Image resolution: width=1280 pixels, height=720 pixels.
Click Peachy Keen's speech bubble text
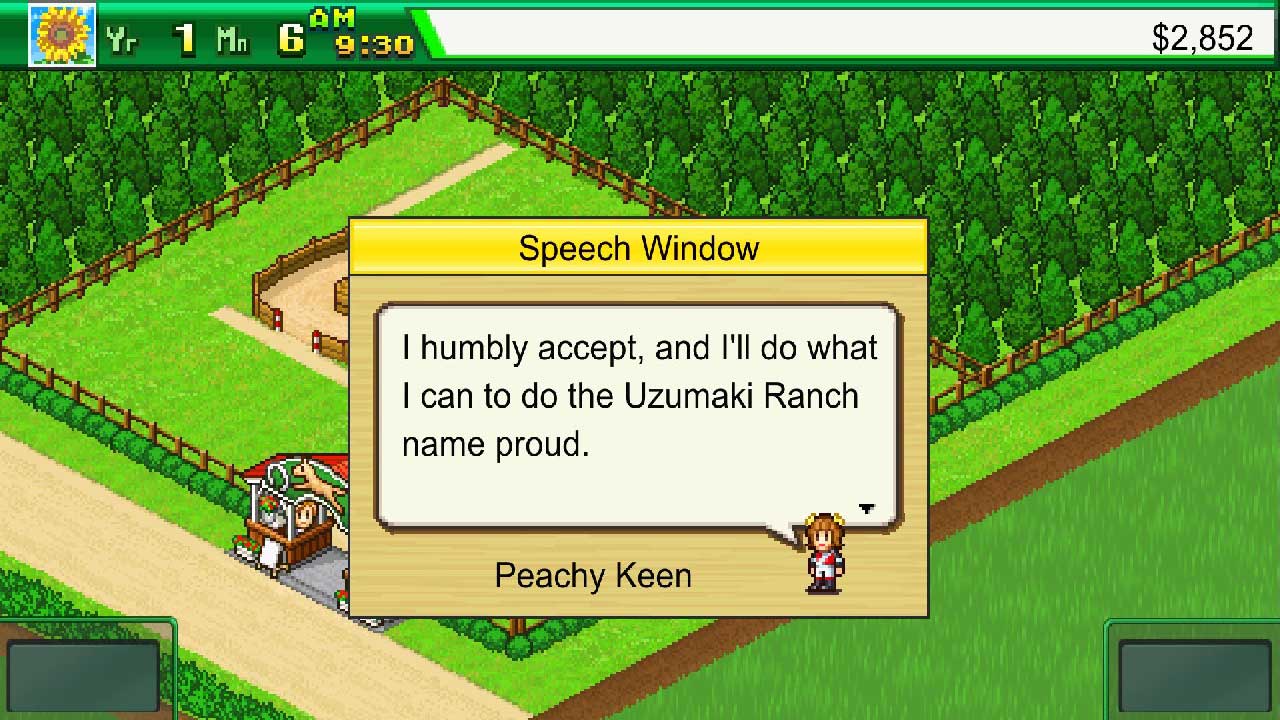click(x=639, y=396)
